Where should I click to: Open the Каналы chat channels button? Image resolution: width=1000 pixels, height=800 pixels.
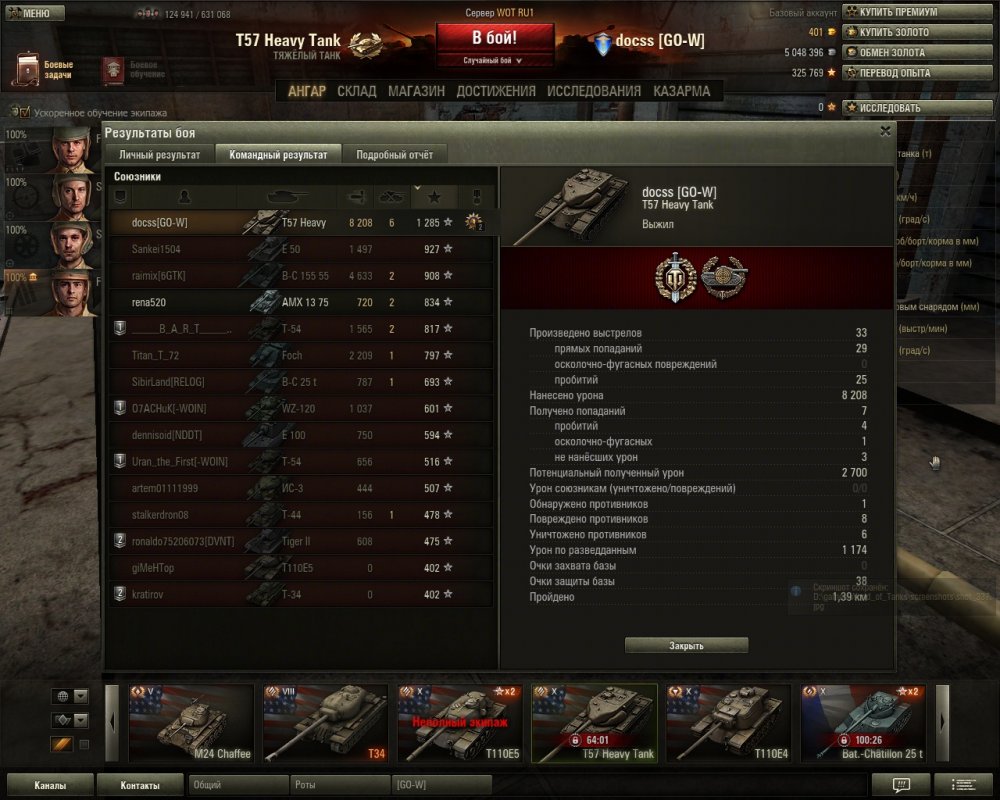click(50, 785)
